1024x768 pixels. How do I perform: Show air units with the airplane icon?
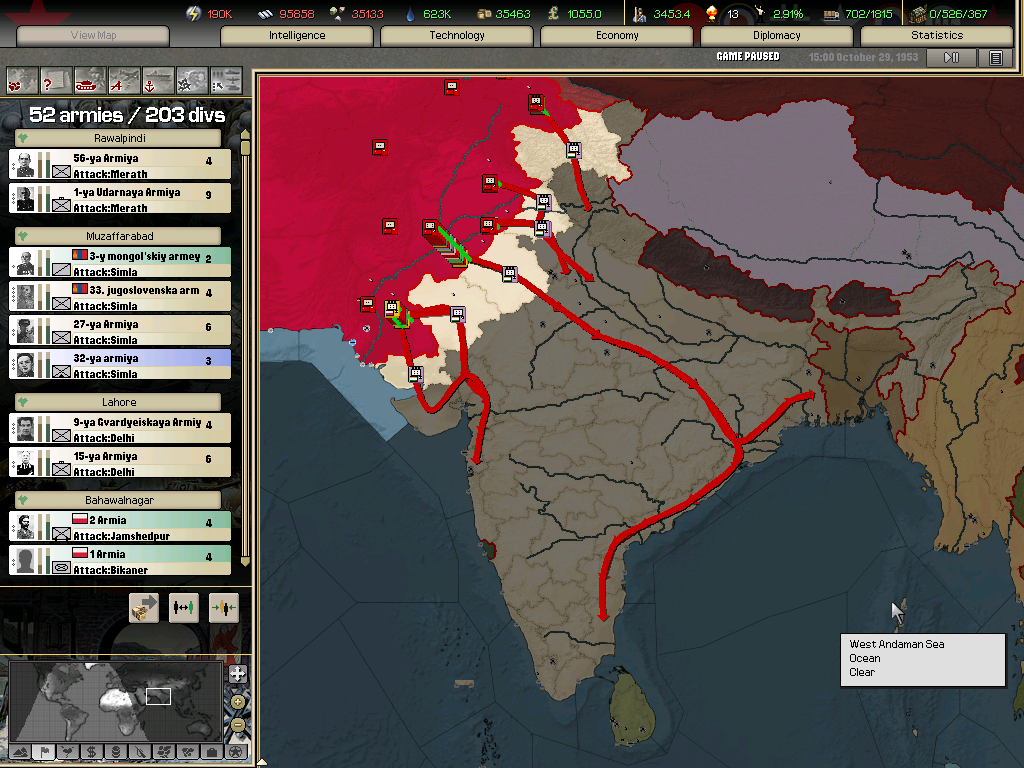(x=124, y=80)
